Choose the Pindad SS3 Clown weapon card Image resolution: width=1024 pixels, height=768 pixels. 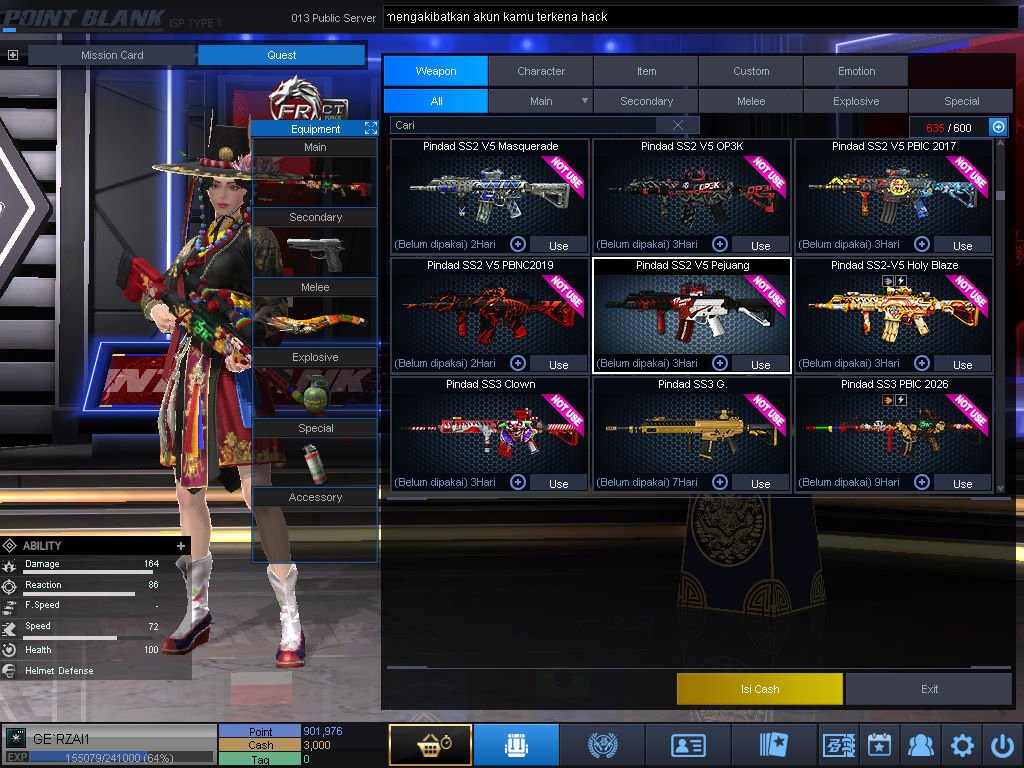490,430
